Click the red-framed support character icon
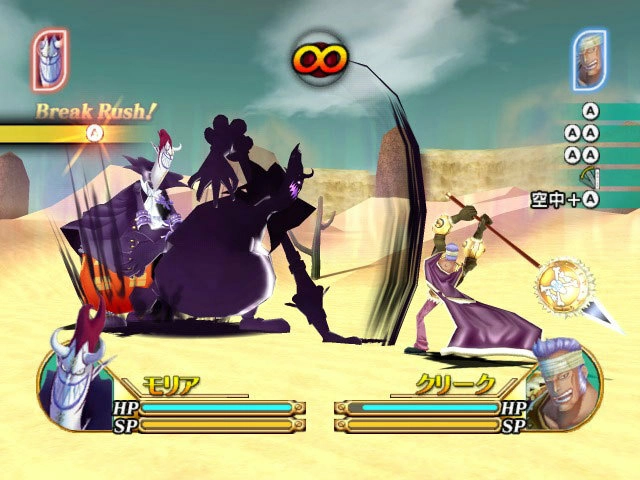 tap(49, 59)
